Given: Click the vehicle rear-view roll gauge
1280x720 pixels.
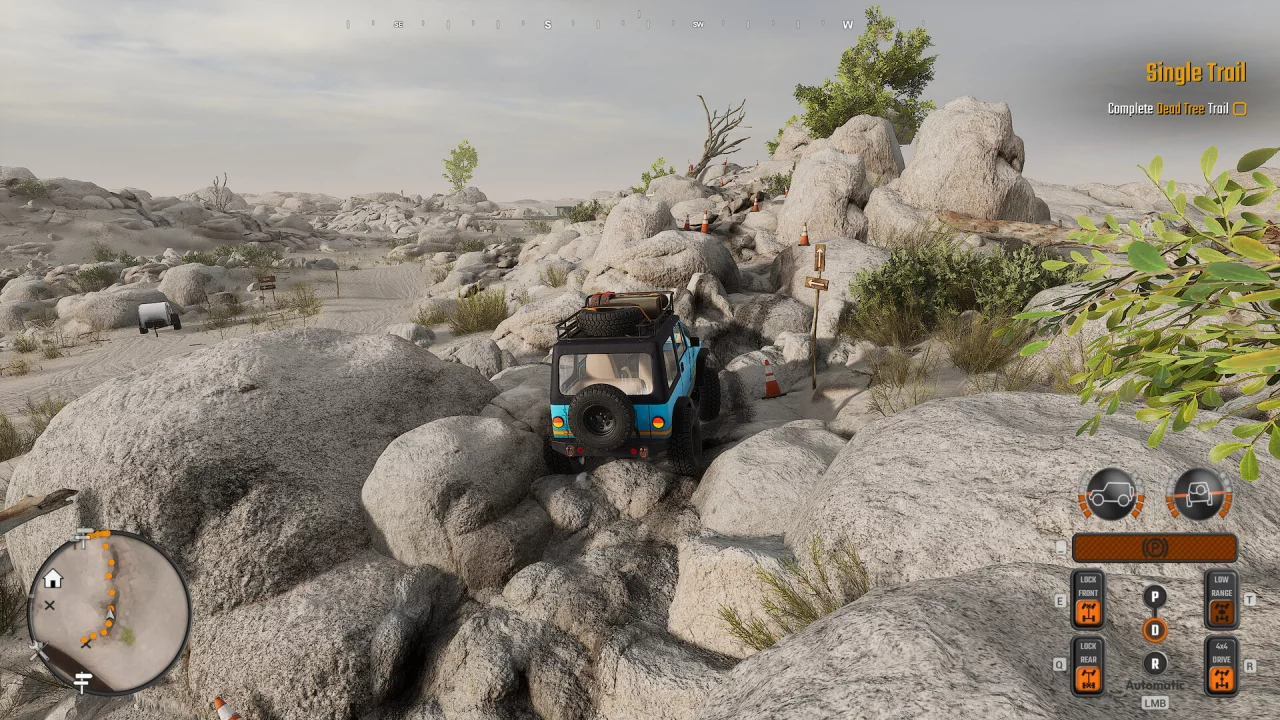Looking at the screenshot, I should click(1198, 494).
